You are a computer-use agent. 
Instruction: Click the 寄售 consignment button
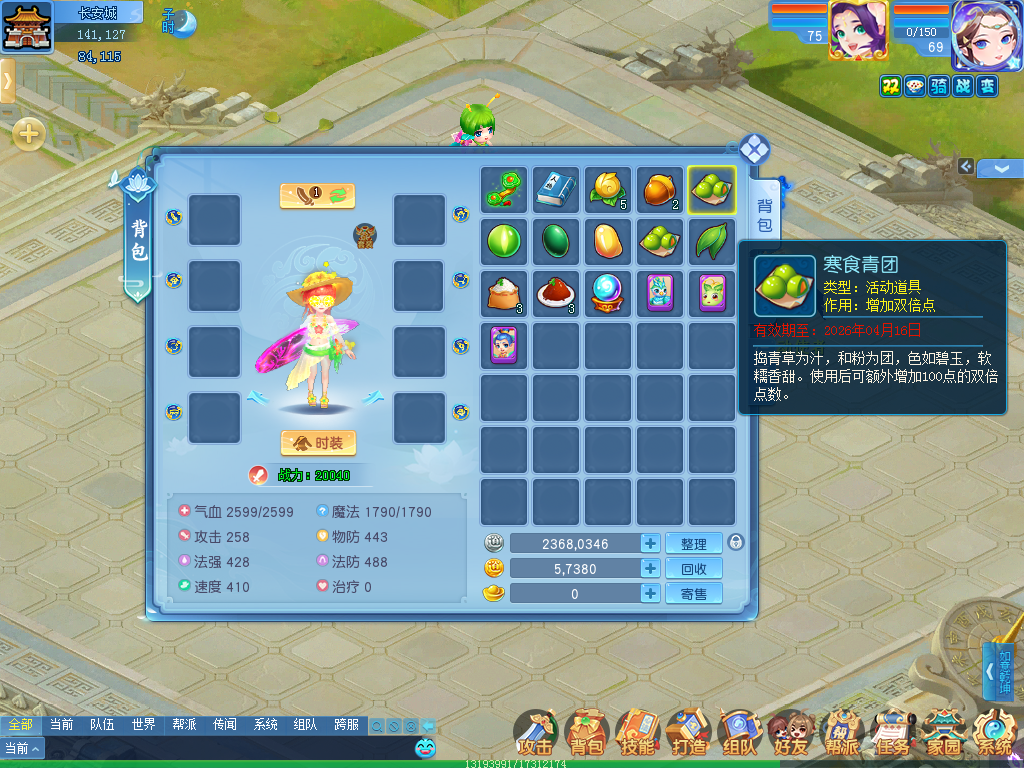693,593
